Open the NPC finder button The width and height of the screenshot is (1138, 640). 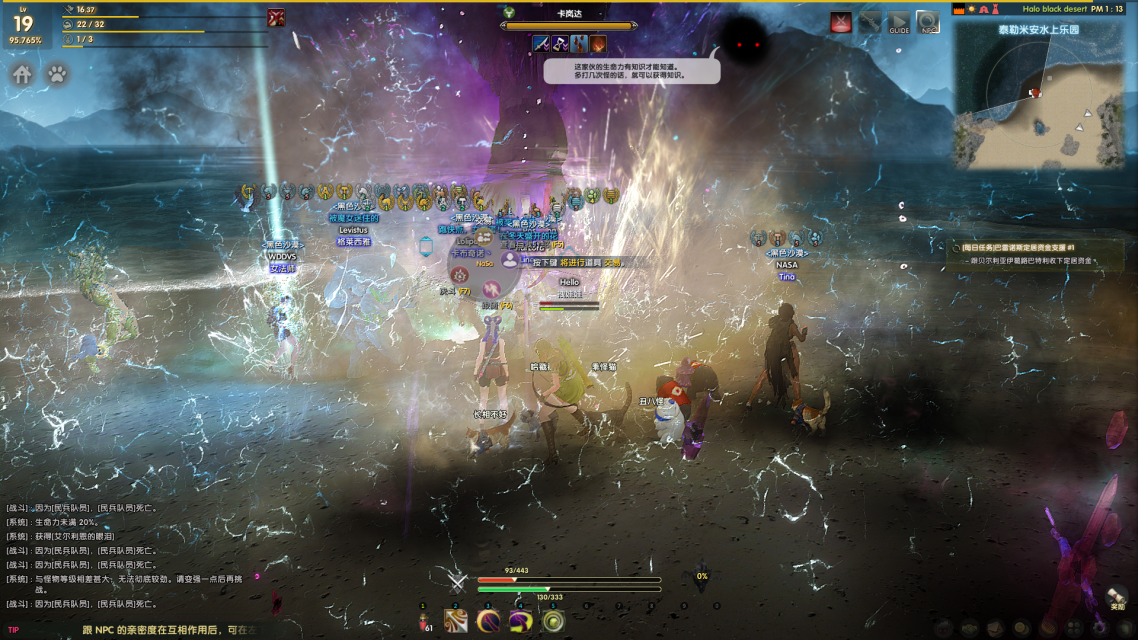[928, 23]
